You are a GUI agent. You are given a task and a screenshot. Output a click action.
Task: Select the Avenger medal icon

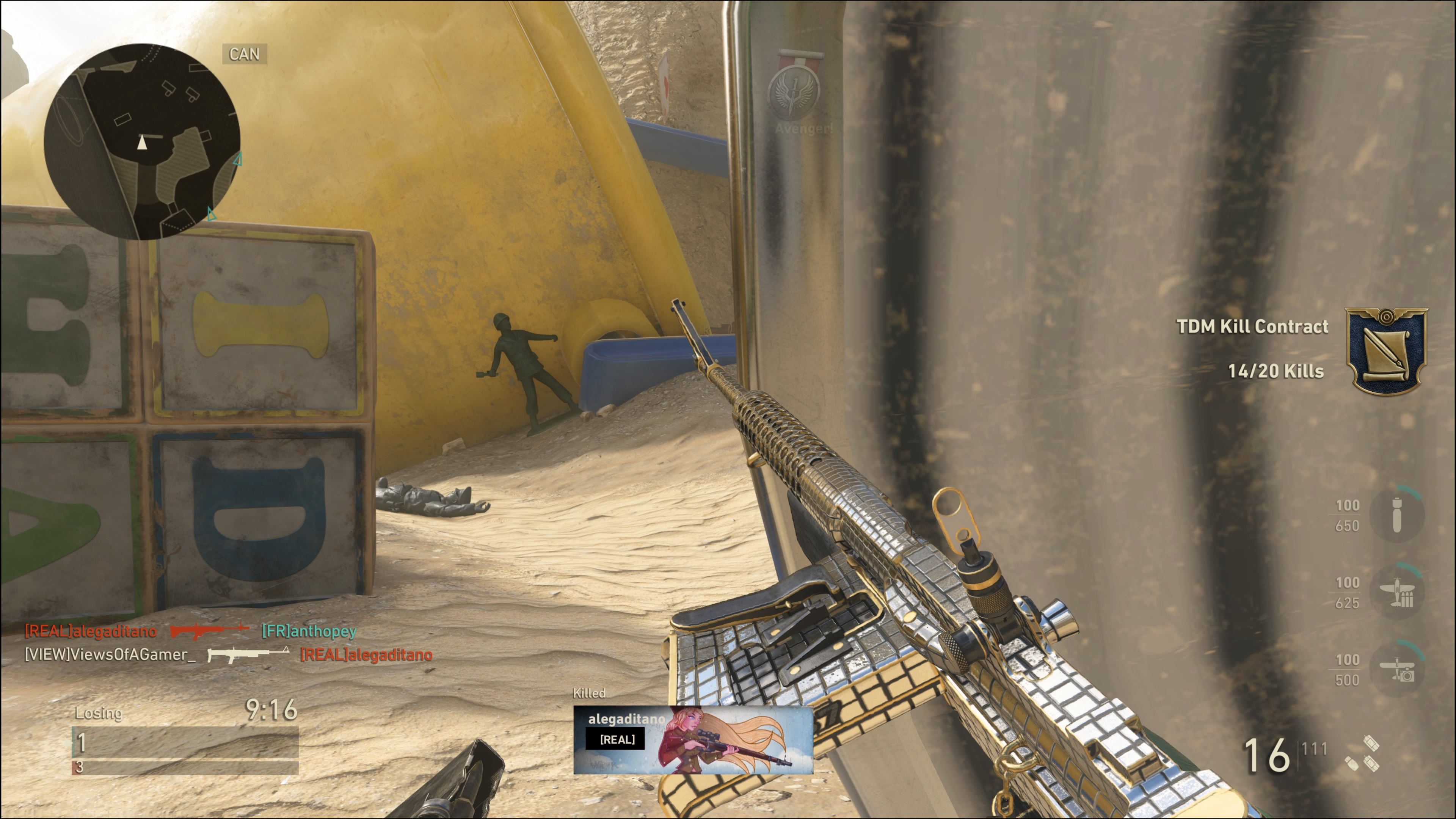coord(795,91)
